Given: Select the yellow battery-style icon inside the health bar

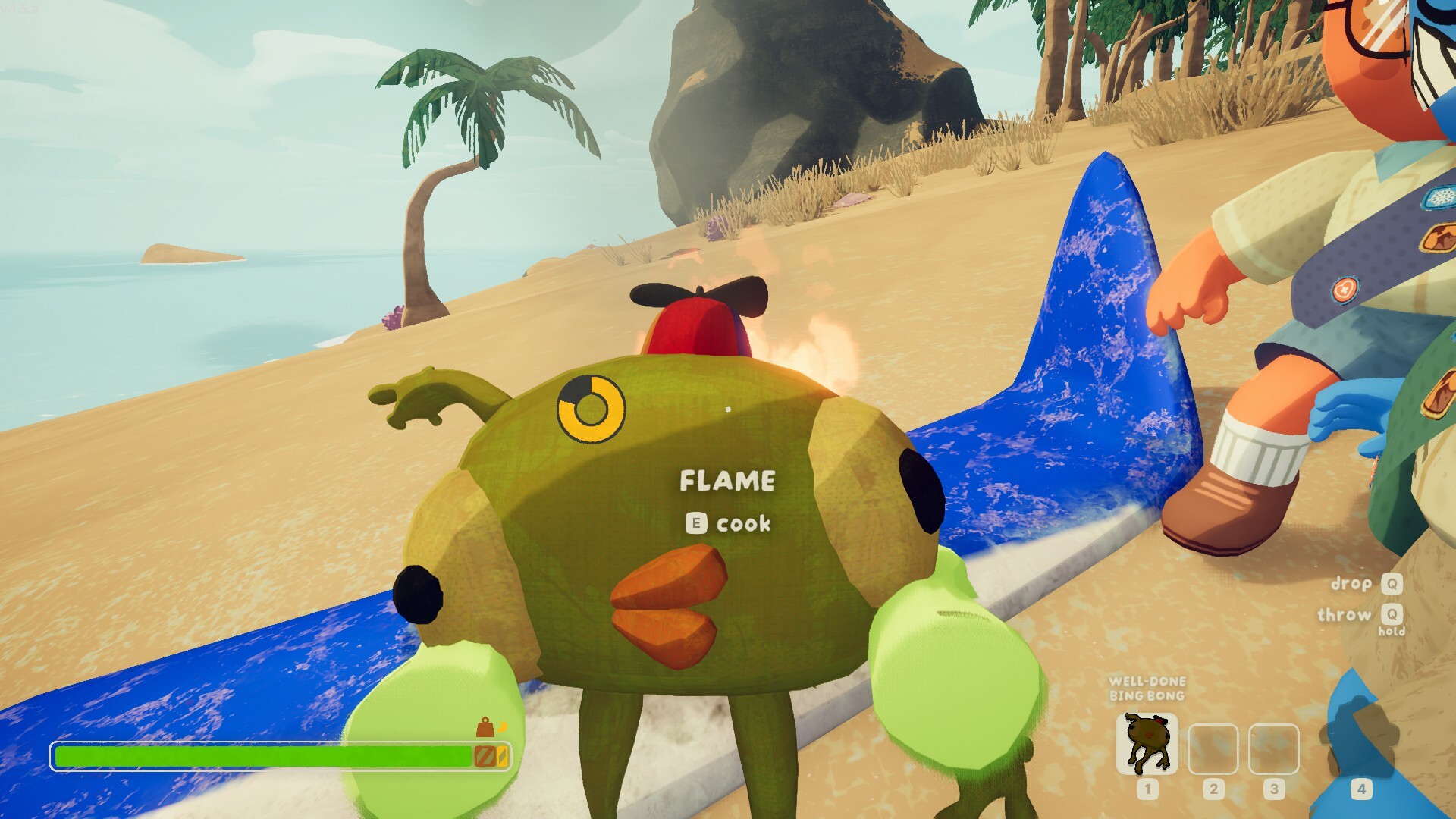Looking at the screenshot, I should pyautogui.click(x=503, y=756).
